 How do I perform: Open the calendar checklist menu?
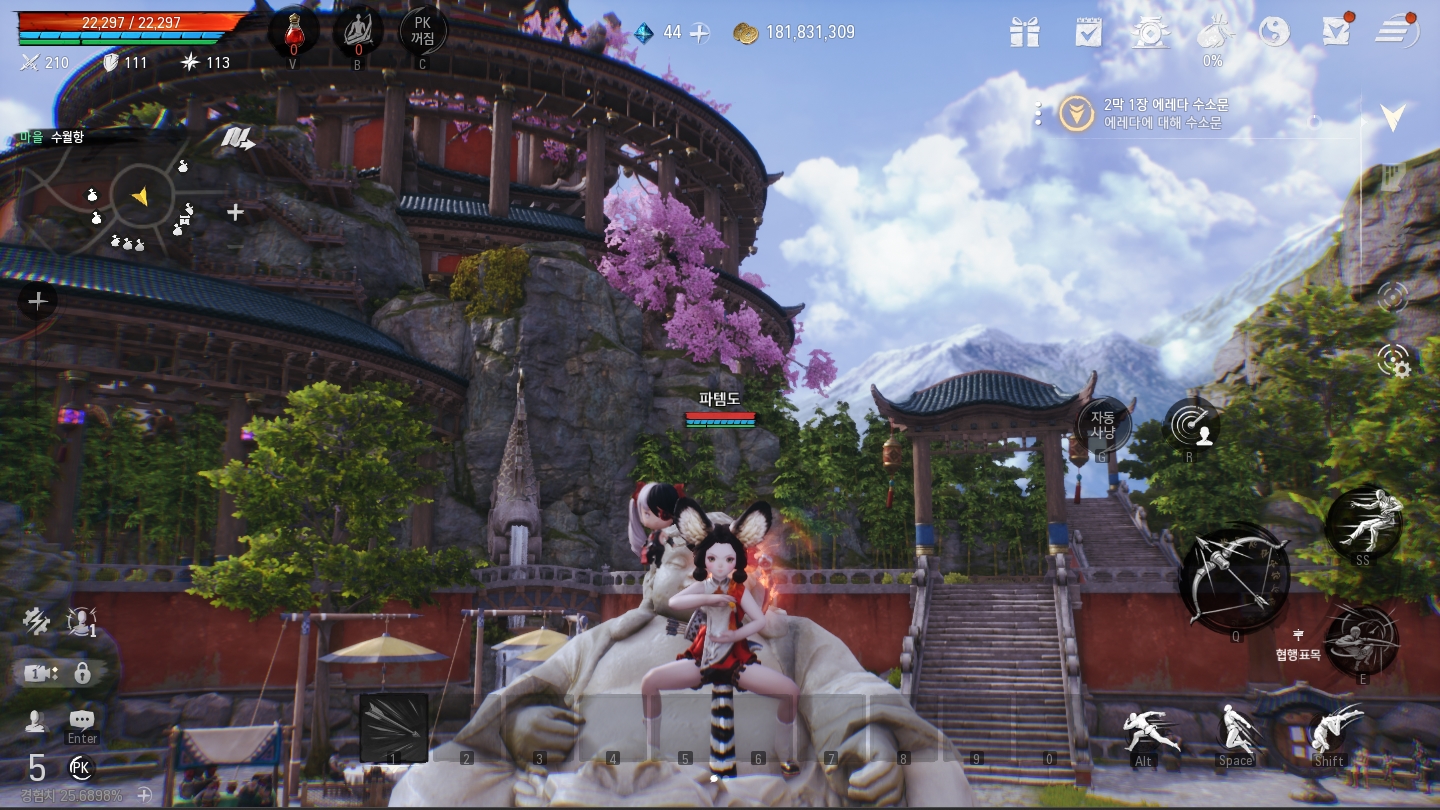click(x=1088, y=32)
